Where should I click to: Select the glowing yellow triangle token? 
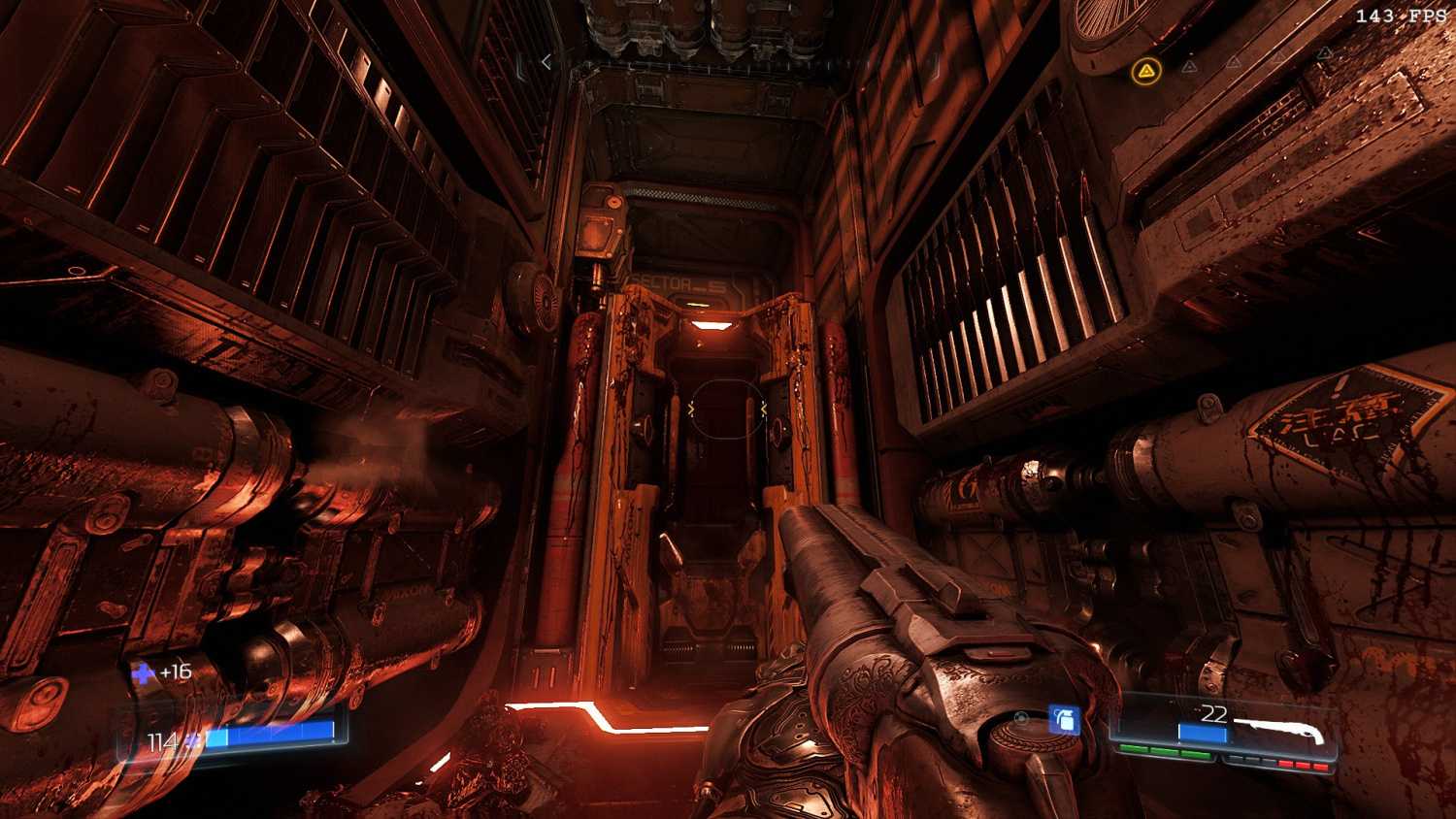click(x=1146, y=70)
